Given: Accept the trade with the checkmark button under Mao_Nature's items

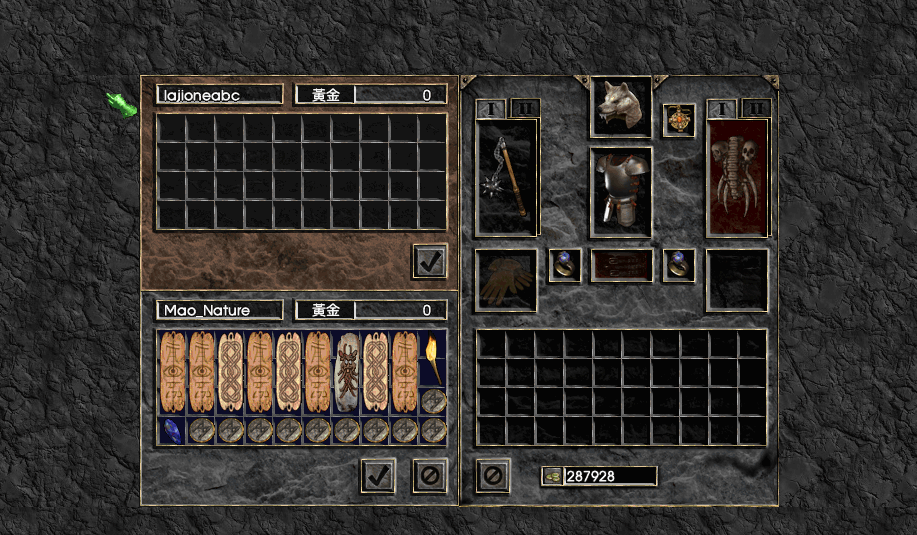Looking at the screenshot, I should [x=378, y=475].
